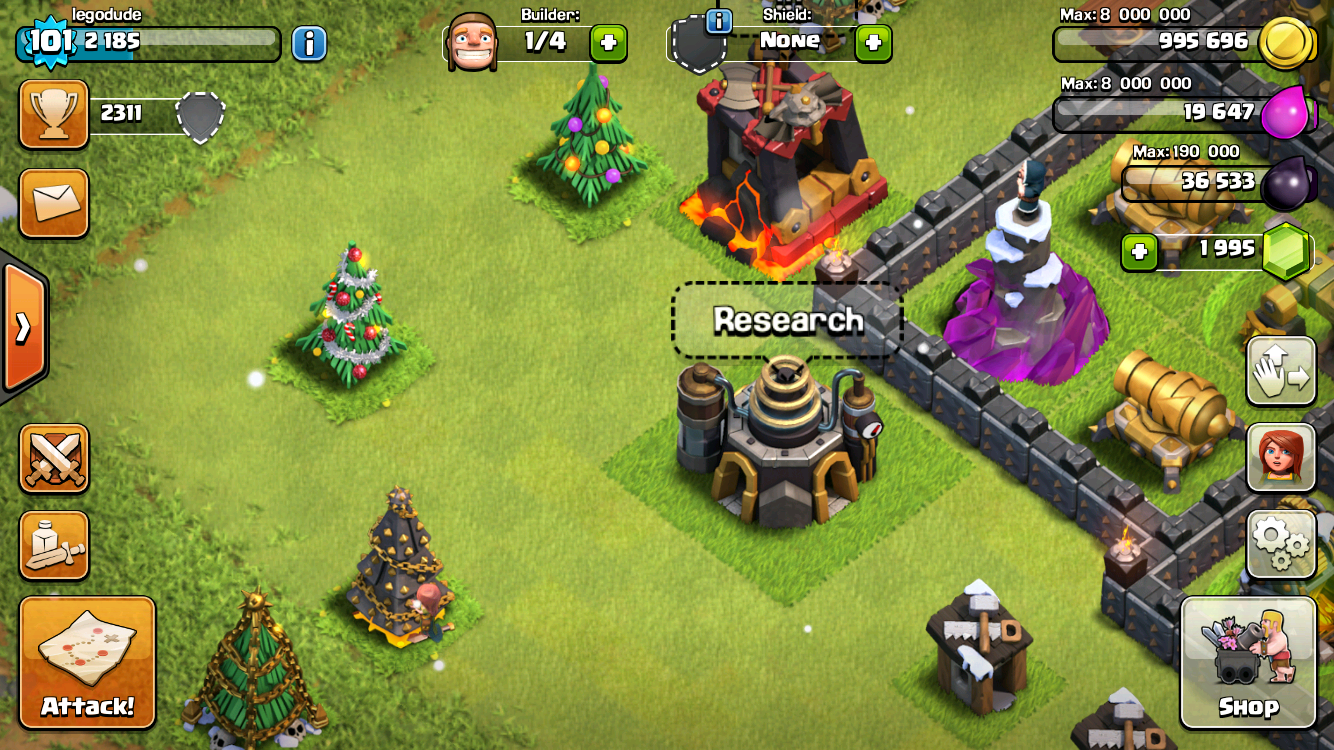Image resolution: width=1334 pixels, height=750 pixels.
Task: Show shield info icon
Action: 718,20
